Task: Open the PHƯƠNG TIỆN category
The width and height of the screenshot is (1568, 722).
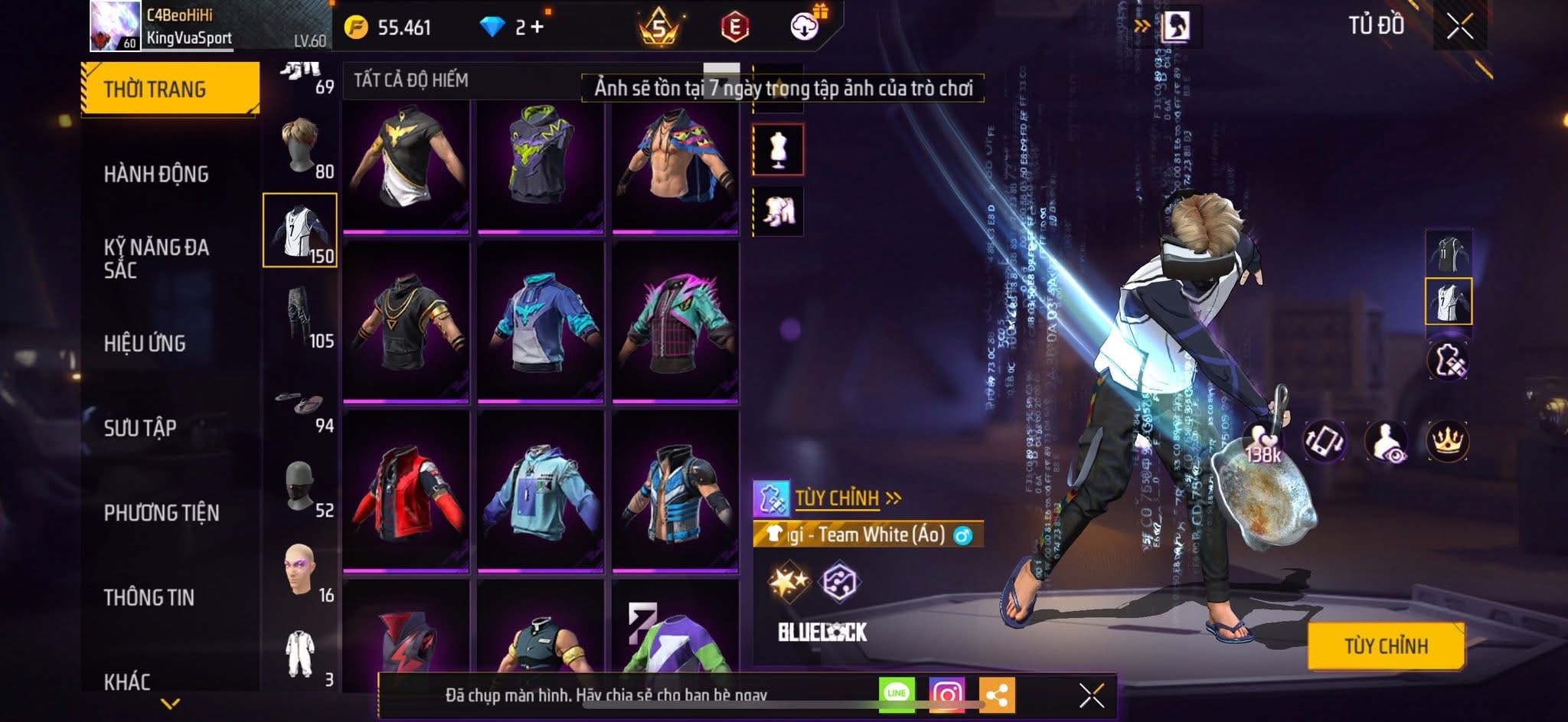Action: pos(162,512)
